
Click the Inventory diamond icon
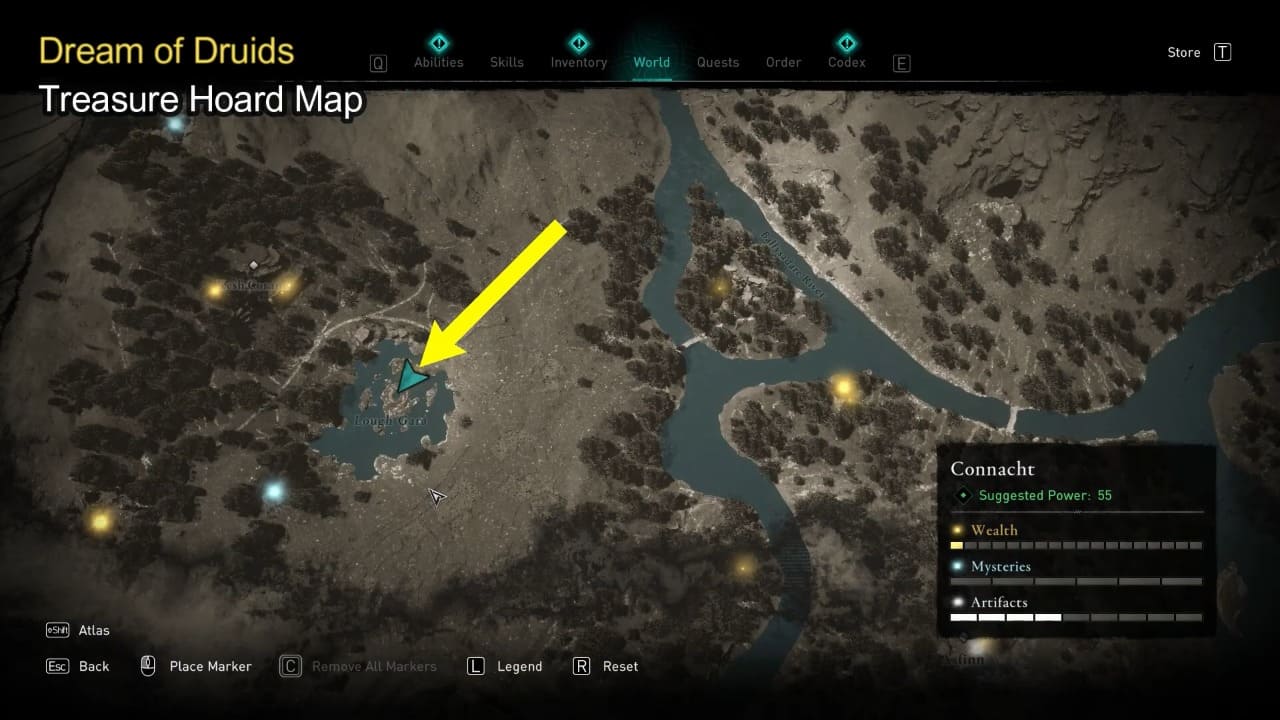[x=578, y=42]
